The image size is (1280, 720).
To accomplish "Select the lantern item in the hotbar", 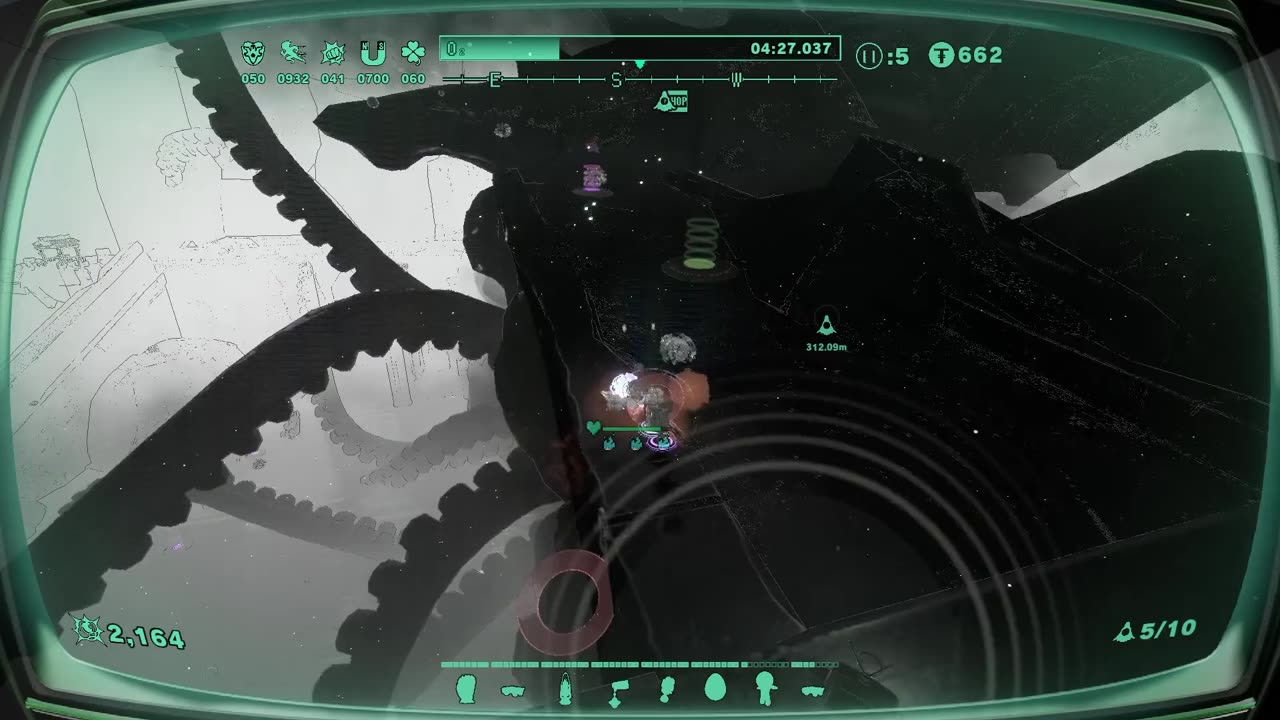I will [x=565, y=689].
